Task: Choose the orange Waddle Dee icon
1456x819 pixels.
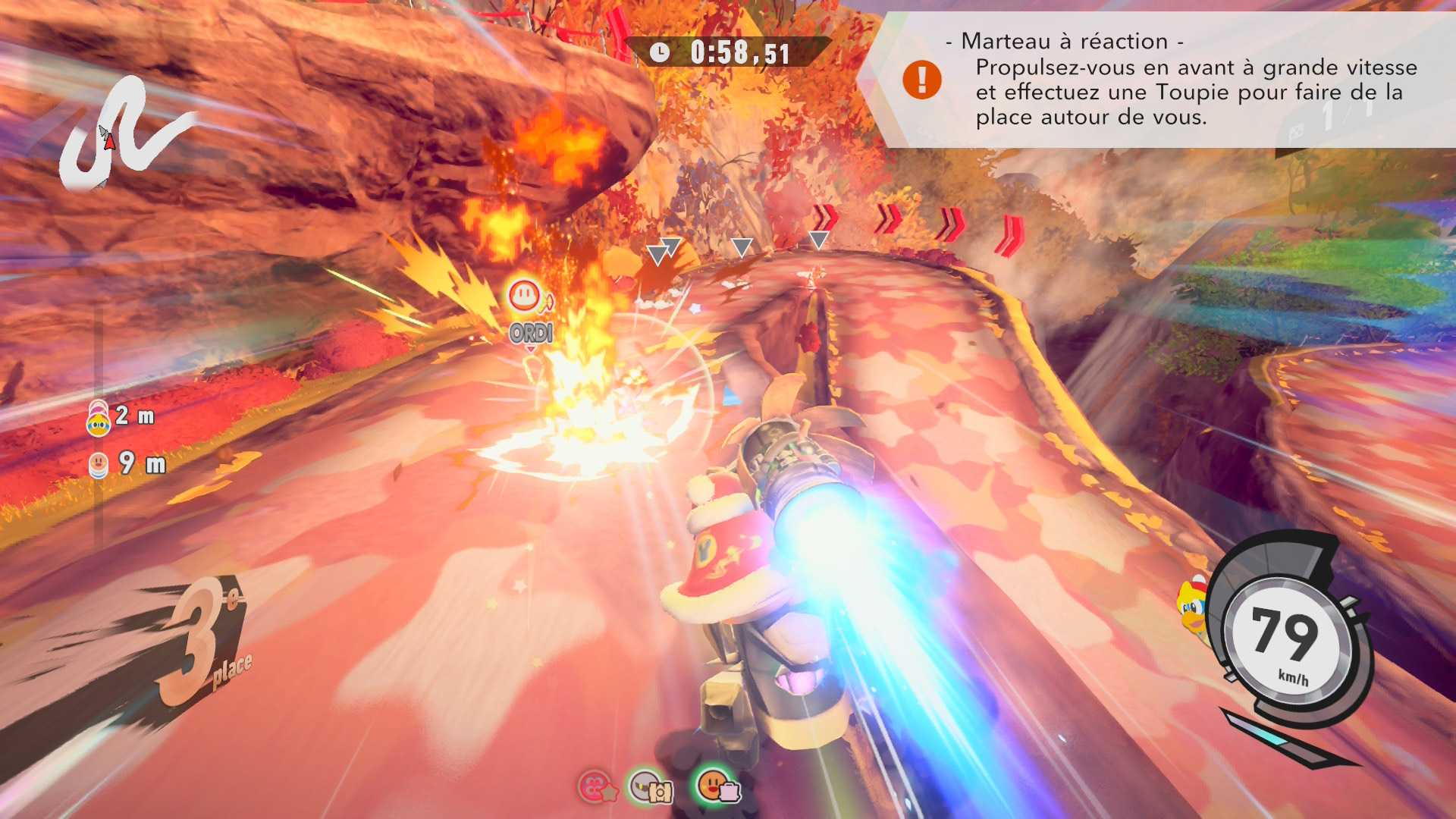Action: click(x=715, y=786)
